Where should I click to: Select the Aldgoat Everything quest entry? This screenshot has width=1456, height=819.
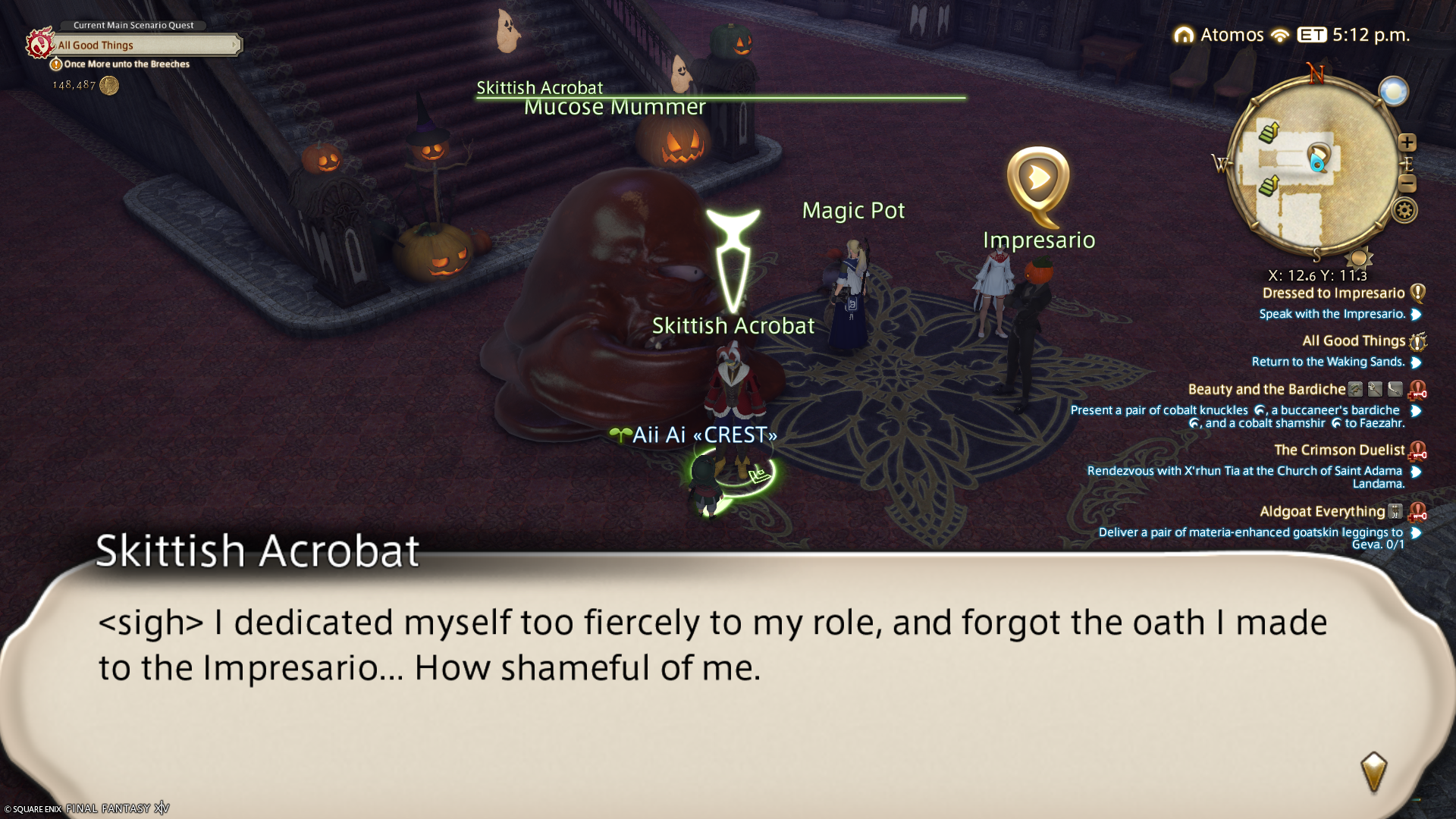[1322, 512]
